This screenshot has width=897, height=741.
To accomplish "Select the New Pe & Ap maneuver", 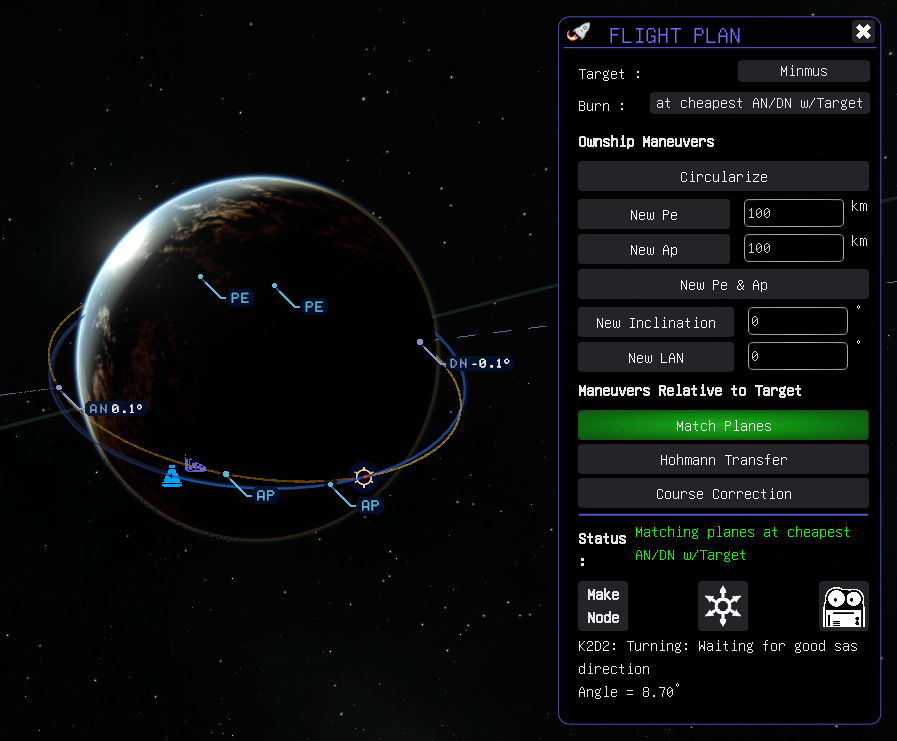I will (x=723, y=285).
